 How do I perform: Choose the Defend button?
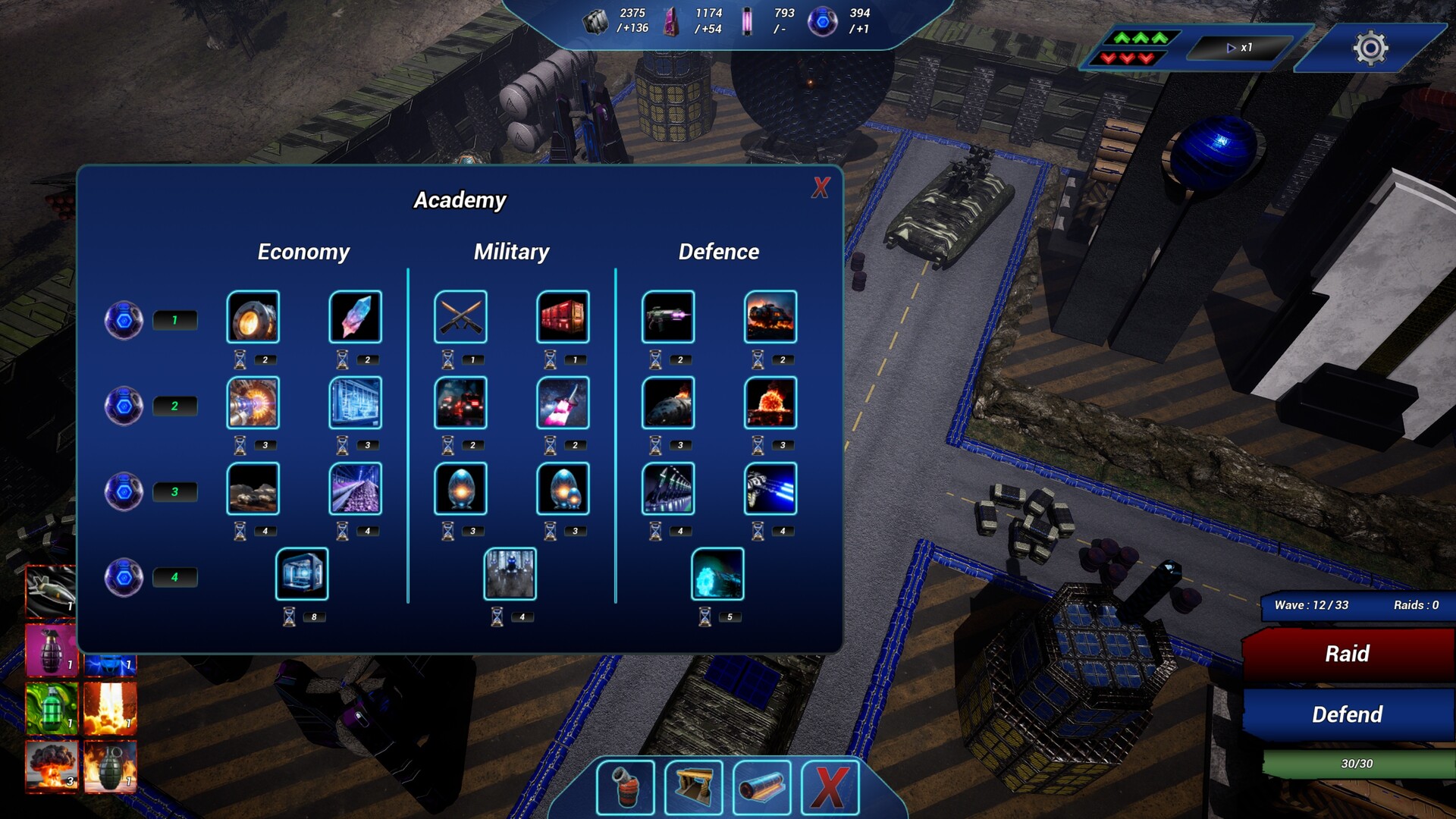pos(1347,714)
